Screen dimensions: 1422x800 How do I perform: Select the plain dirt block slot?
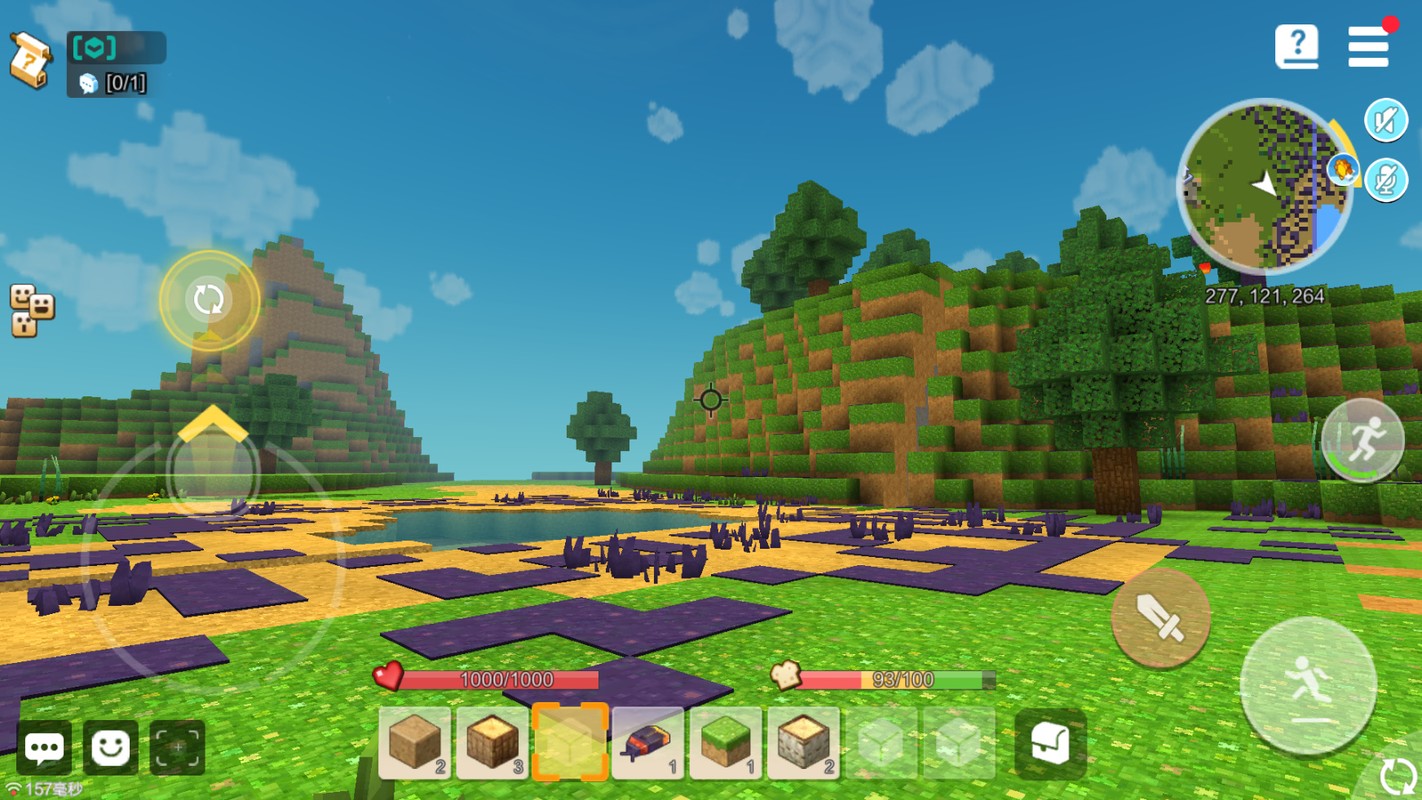click(415, 743)
